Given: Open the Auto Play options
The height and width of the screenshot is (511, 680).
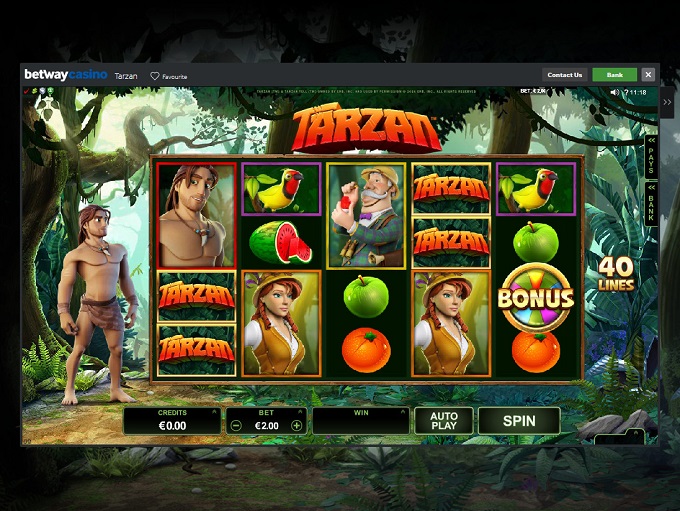Looking at the screenshot, I should point(443,420).
